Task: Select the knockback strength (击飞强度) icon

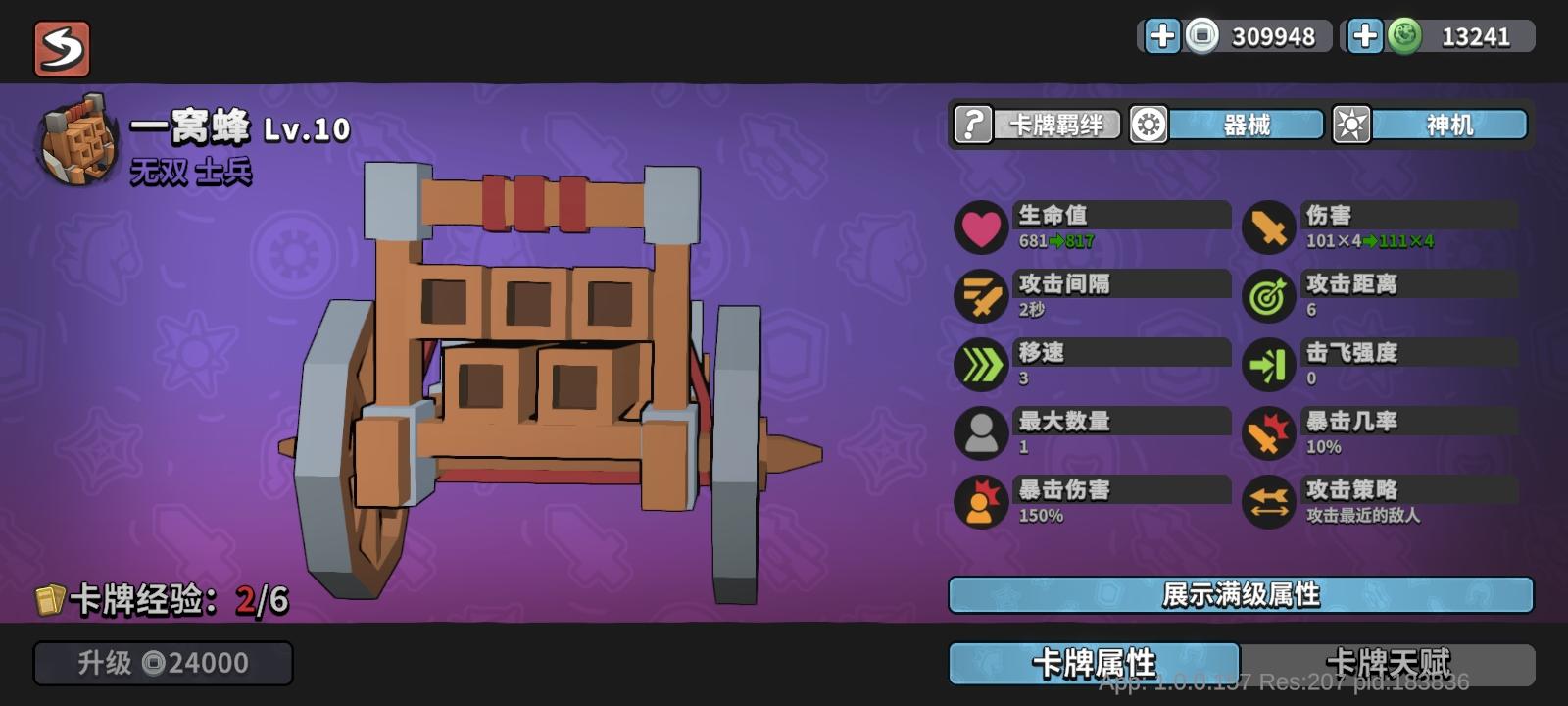Action: (1267, 364)
